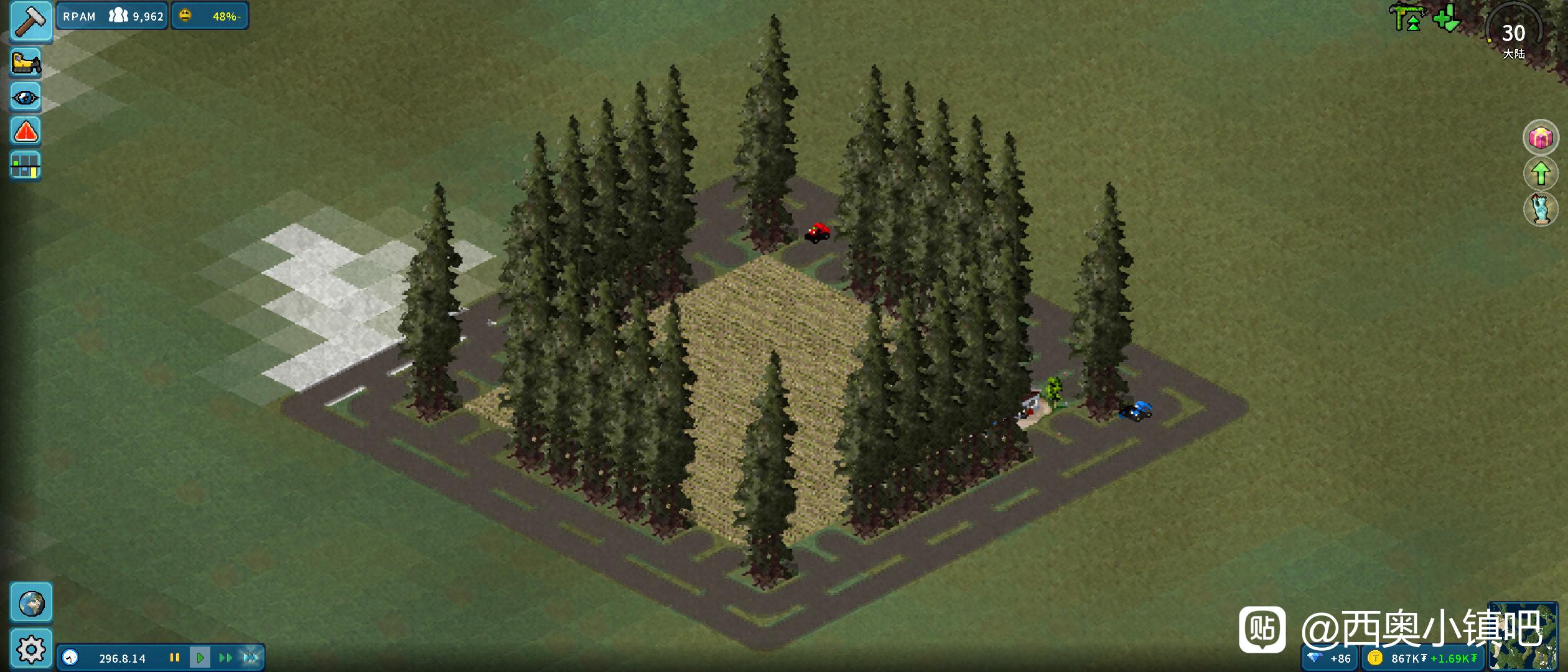The height and width of the screenshot is (672, 1568).
Task: Show the city statistics chart panel
Action: pos(26,166)
